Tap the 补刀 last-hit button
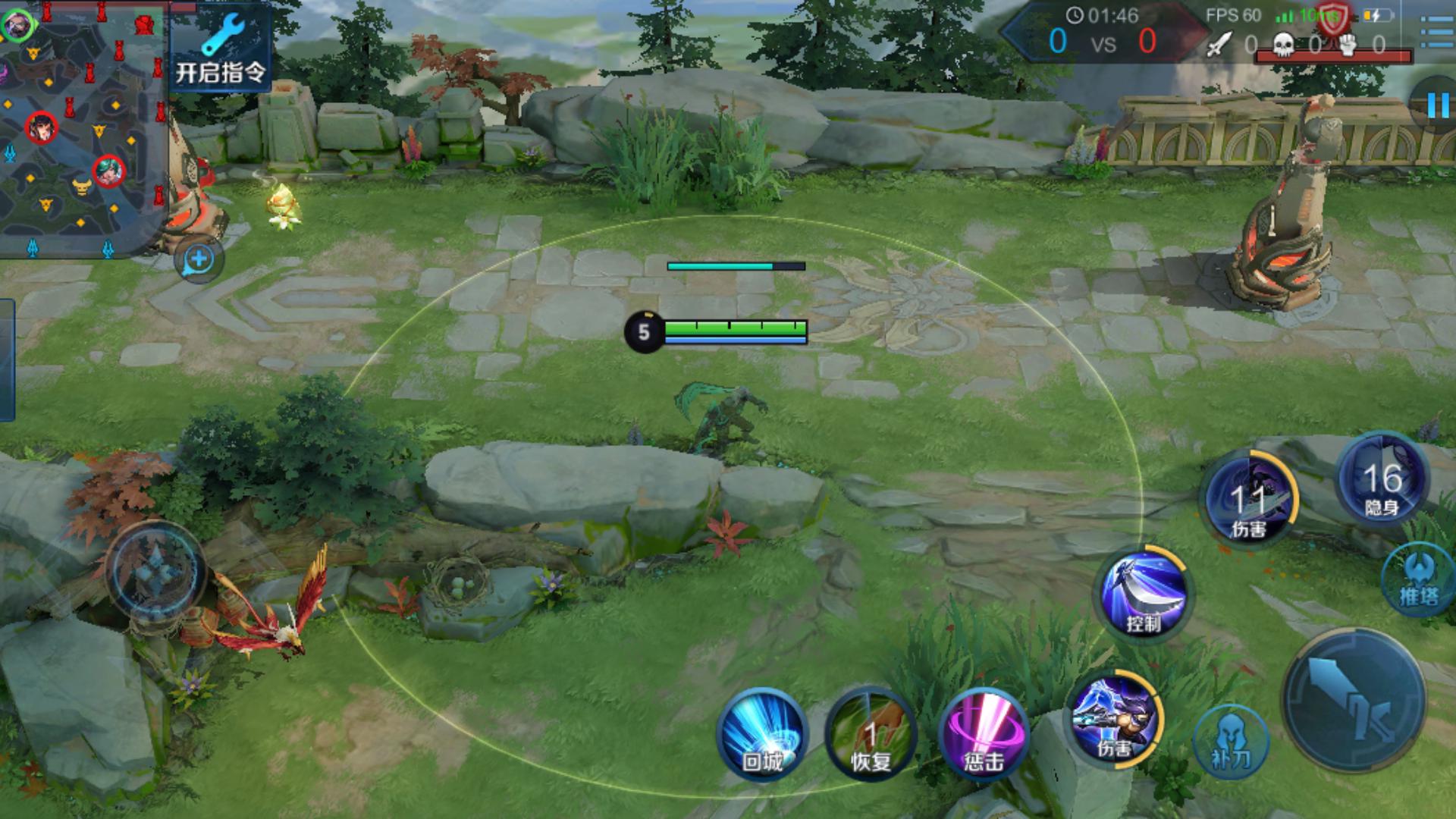Viewport: 1456px width, 819px height. coord(1230,741)
